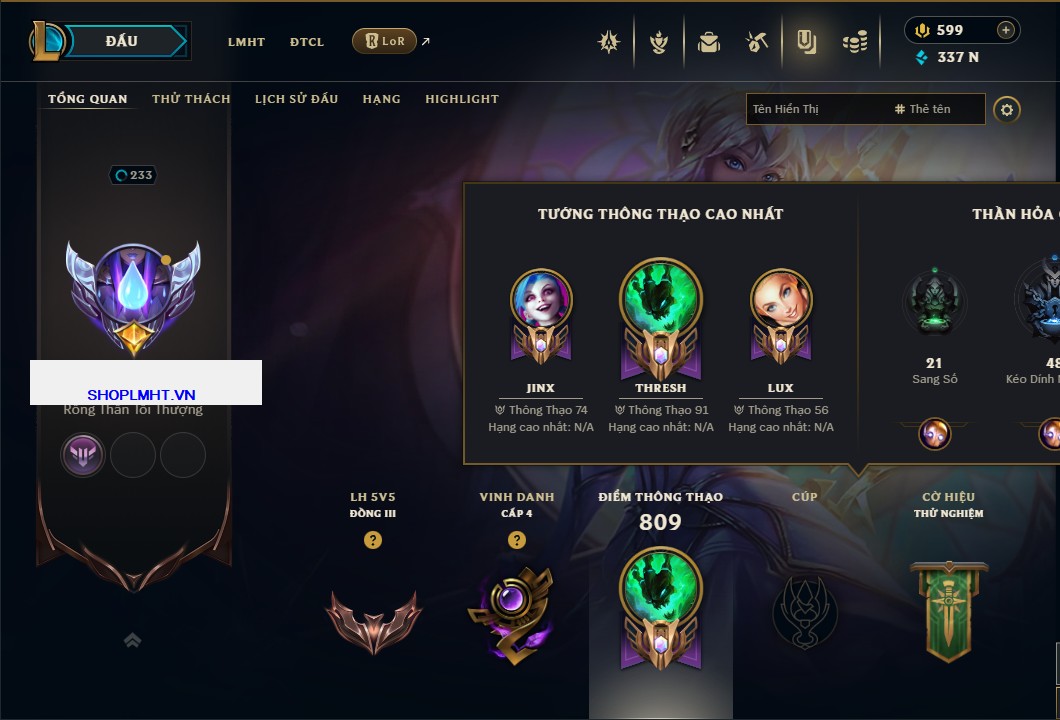
Task: Open the hammer crafting icon
Action: coord(756,42)
